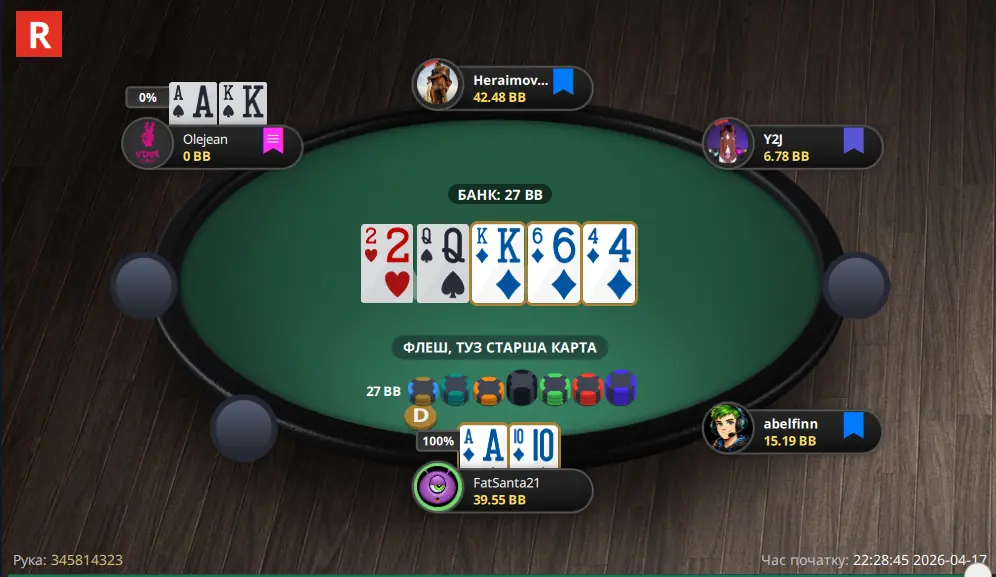Image resolution: width=996 pixels, height=577 pixels.
Task: Open Y2J's player panel
Action: 795,148
